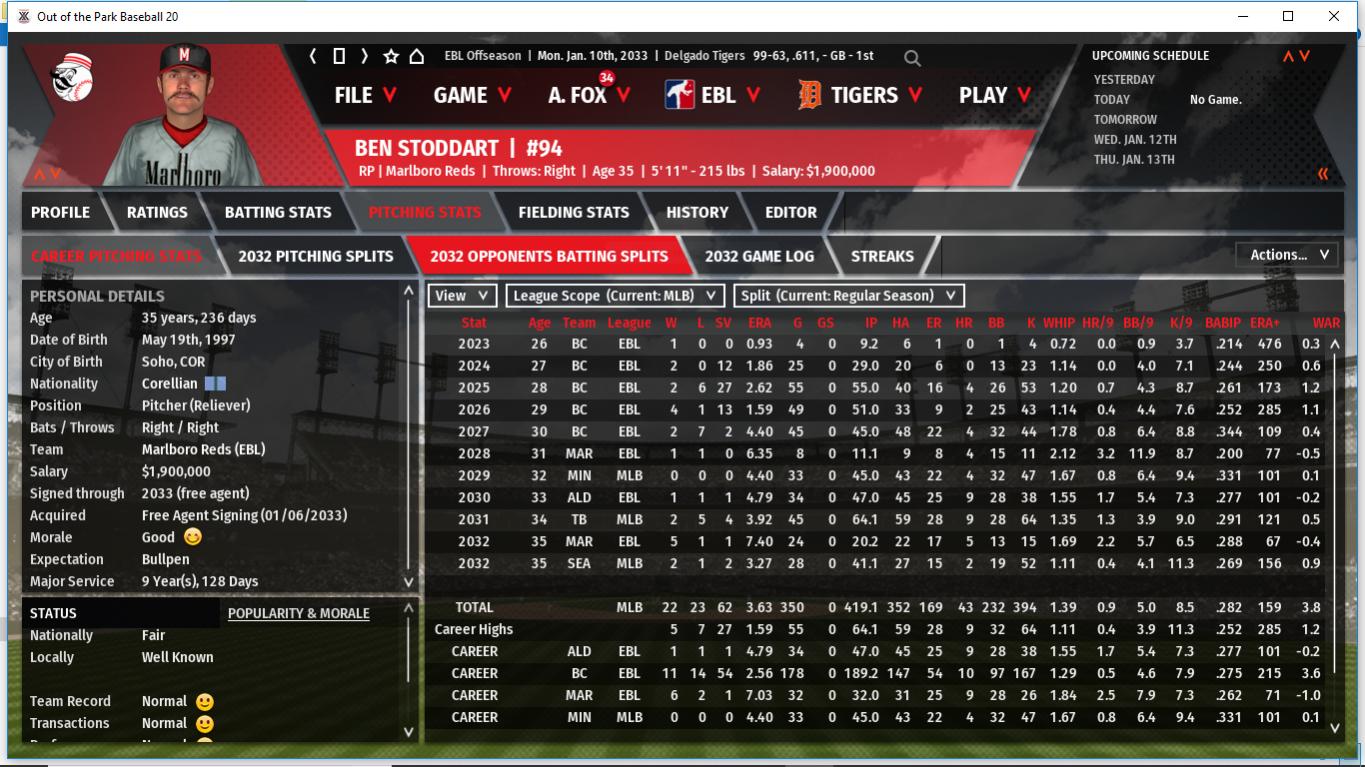This screenshot has height=767, width=1365.
Task: Switch to the RATINGS tab
Action: coord(157,212)
